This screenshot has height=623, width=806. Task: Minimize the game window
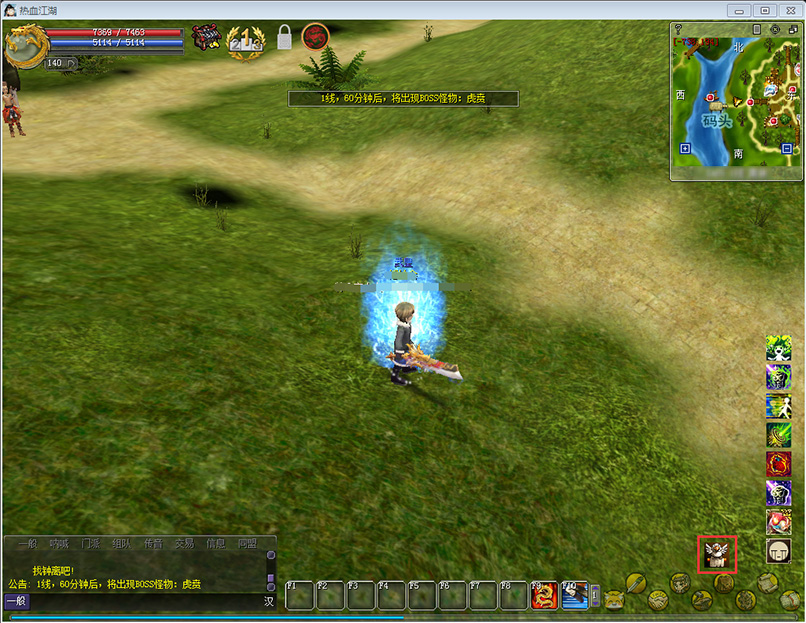[x=742, y=10]
